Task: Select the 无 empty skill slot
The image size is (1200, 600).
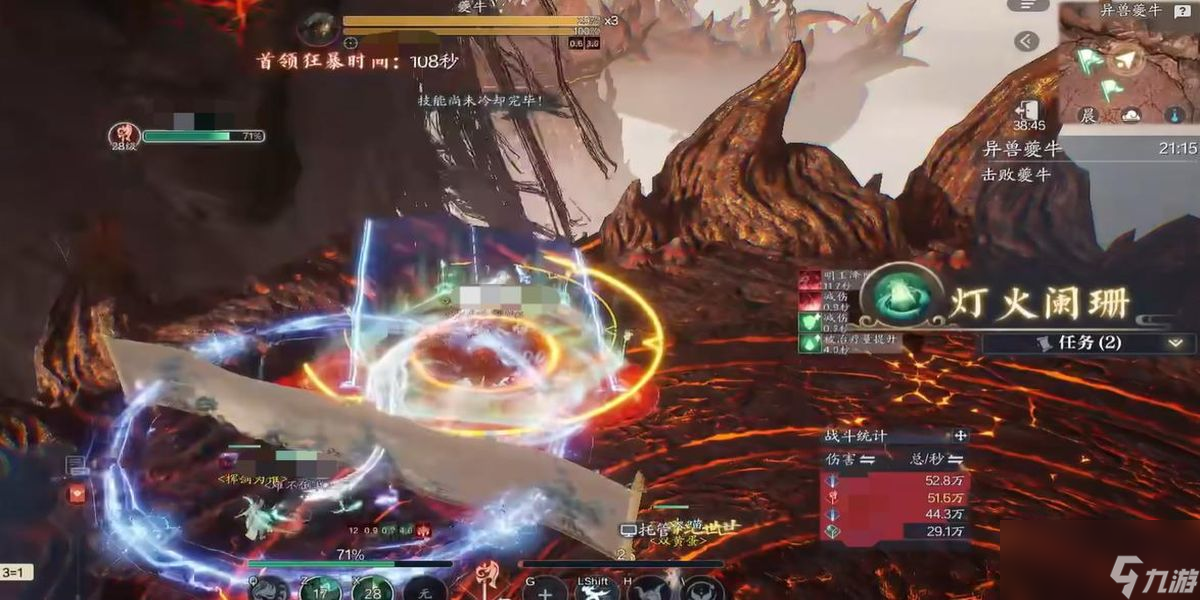Action: click(426, 591)
